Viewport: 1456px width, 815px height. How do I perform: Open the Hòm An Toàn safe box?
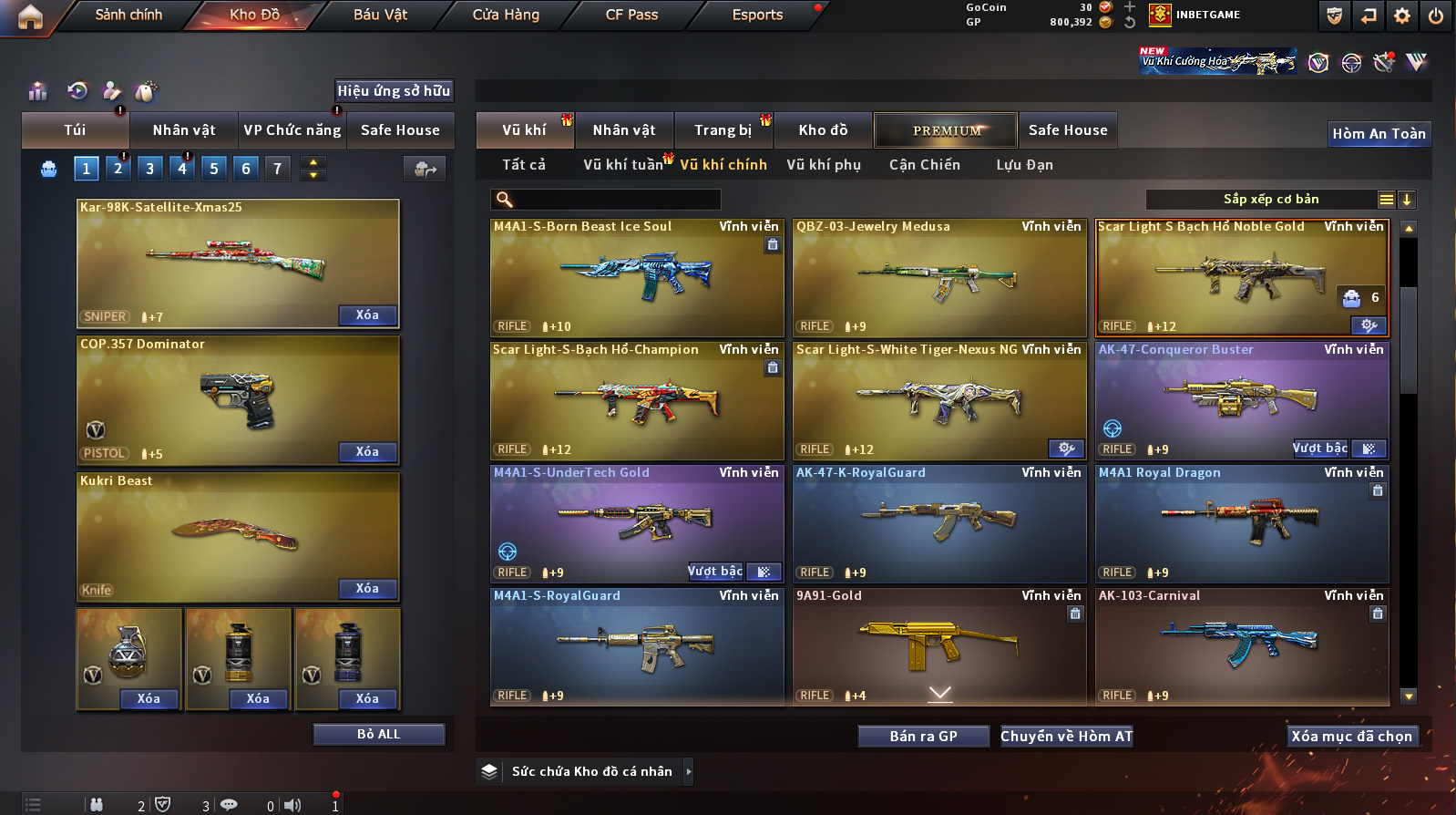(1379, 134)
